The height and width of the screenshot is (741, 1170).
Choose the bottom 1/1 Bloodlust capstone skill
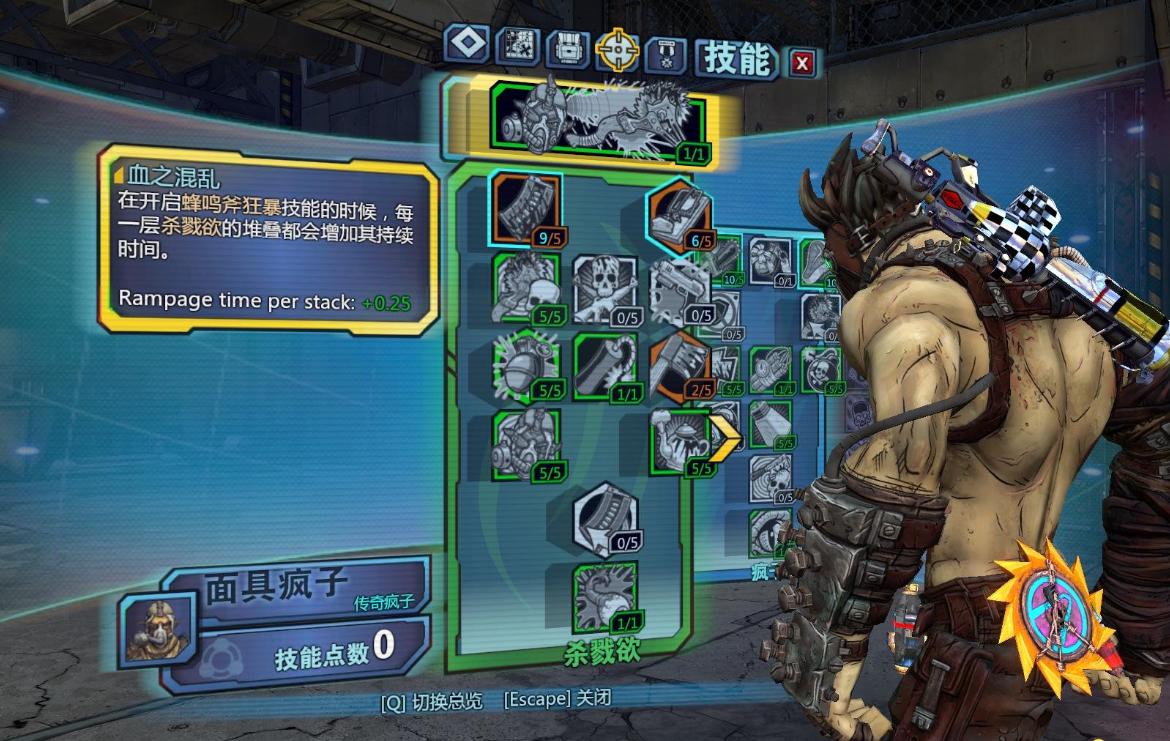(605, 597)
